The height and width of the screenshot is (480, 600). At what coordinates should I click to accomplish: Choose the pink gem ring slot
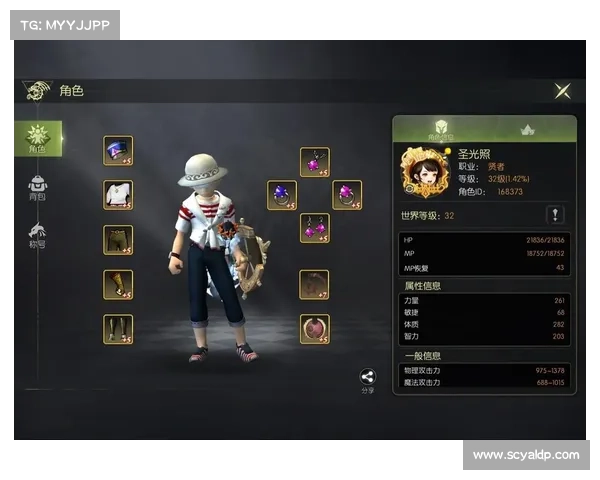pyautogui.click(x=347, y=195)
